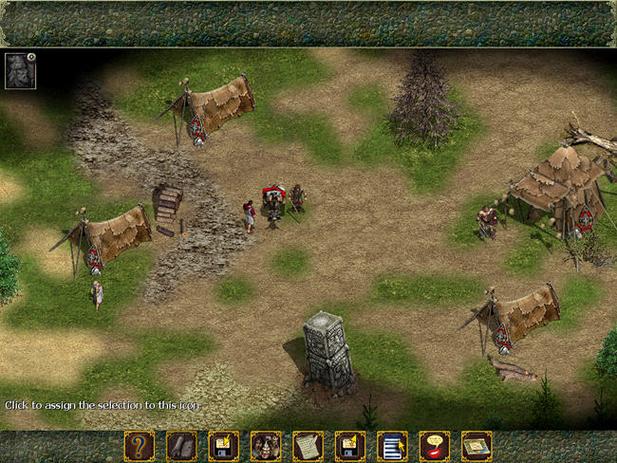Select the grey hero portrait slot
This screenshot has width=617, height=463.
point(20,70)
